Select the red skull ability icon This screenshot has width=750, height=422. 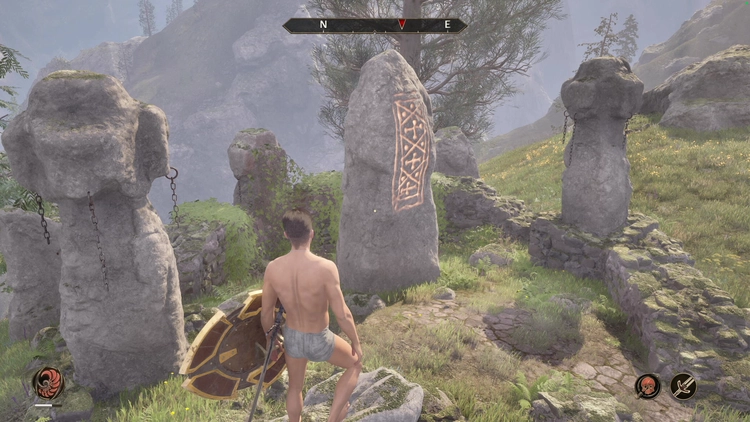tap(648, 385)
